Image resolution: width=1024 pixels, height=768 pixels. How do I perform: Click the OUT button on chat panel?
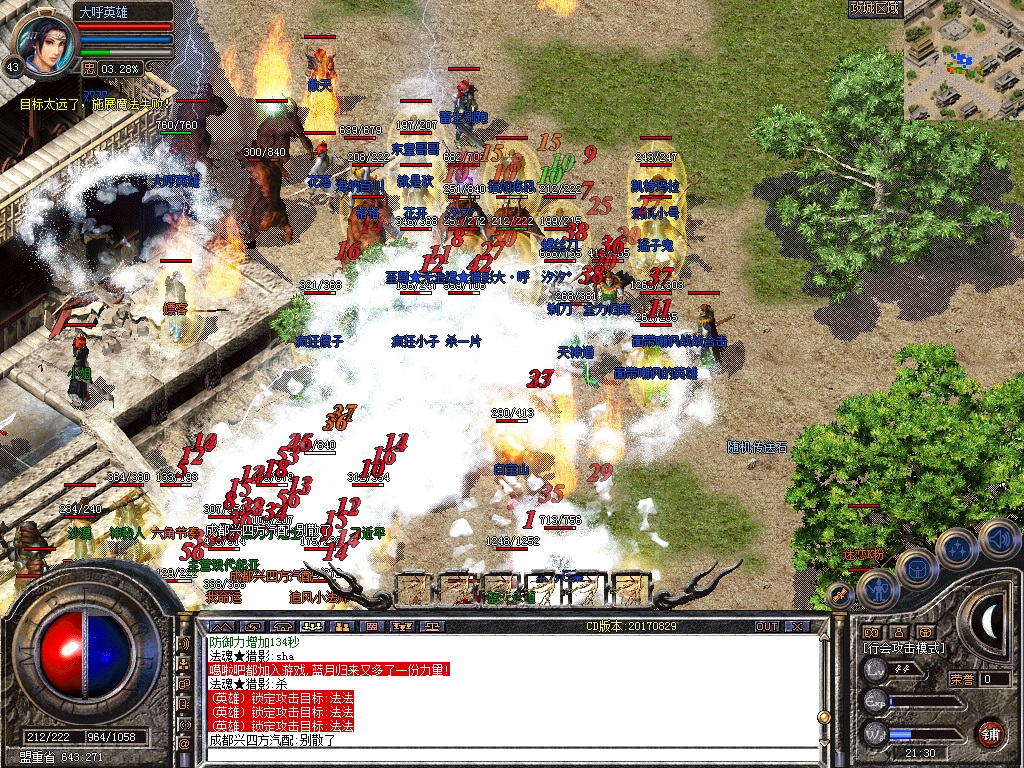(x=766, y=626)
